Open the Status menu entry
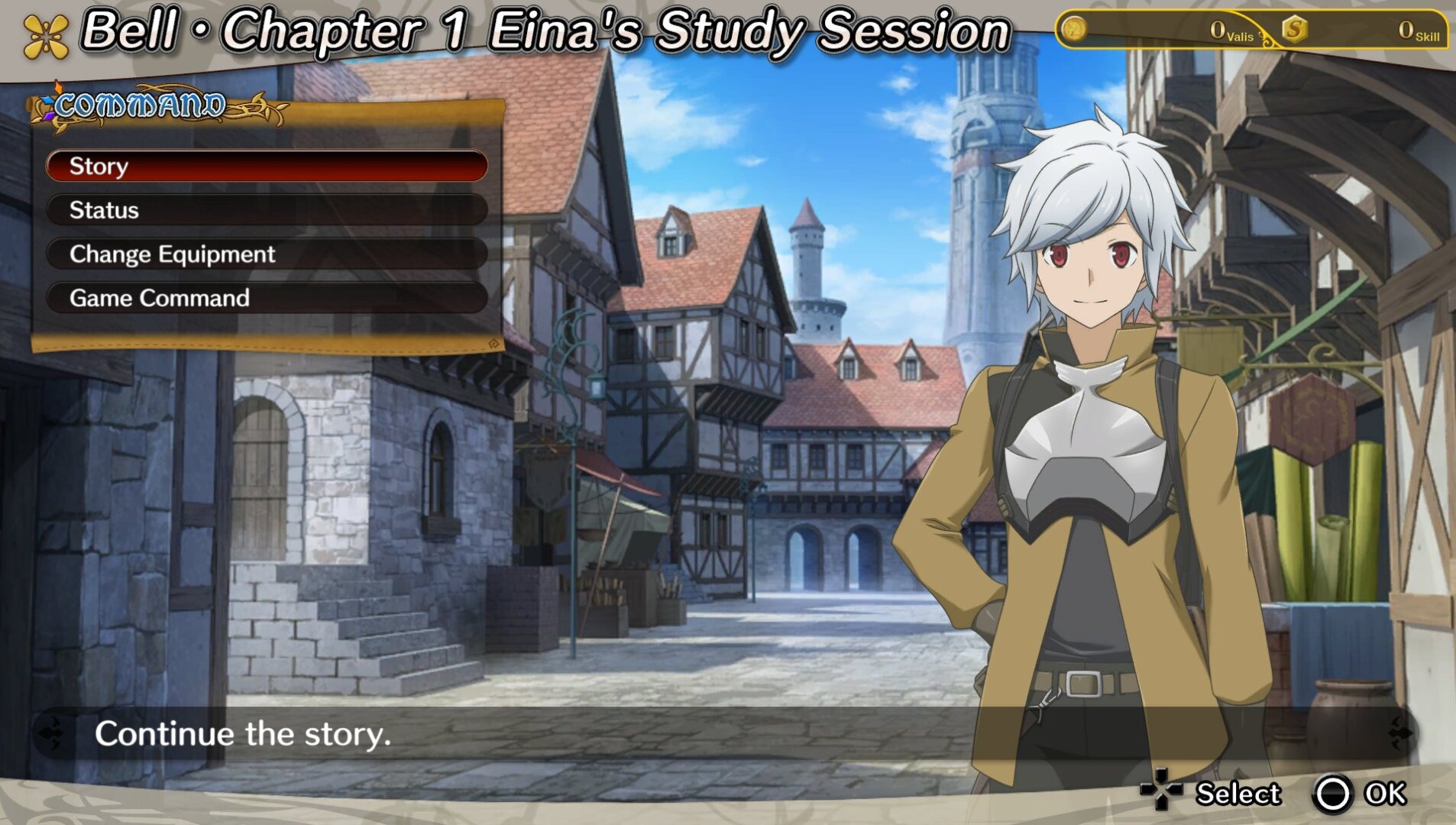 (x=267, y=210)
